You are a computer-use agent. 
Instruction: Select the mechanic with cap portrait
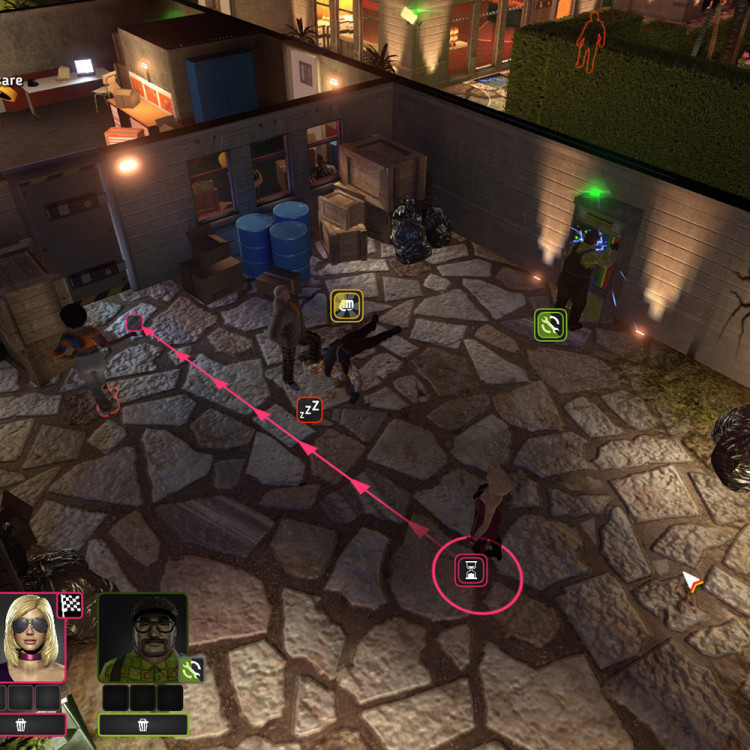pos(142,638)
